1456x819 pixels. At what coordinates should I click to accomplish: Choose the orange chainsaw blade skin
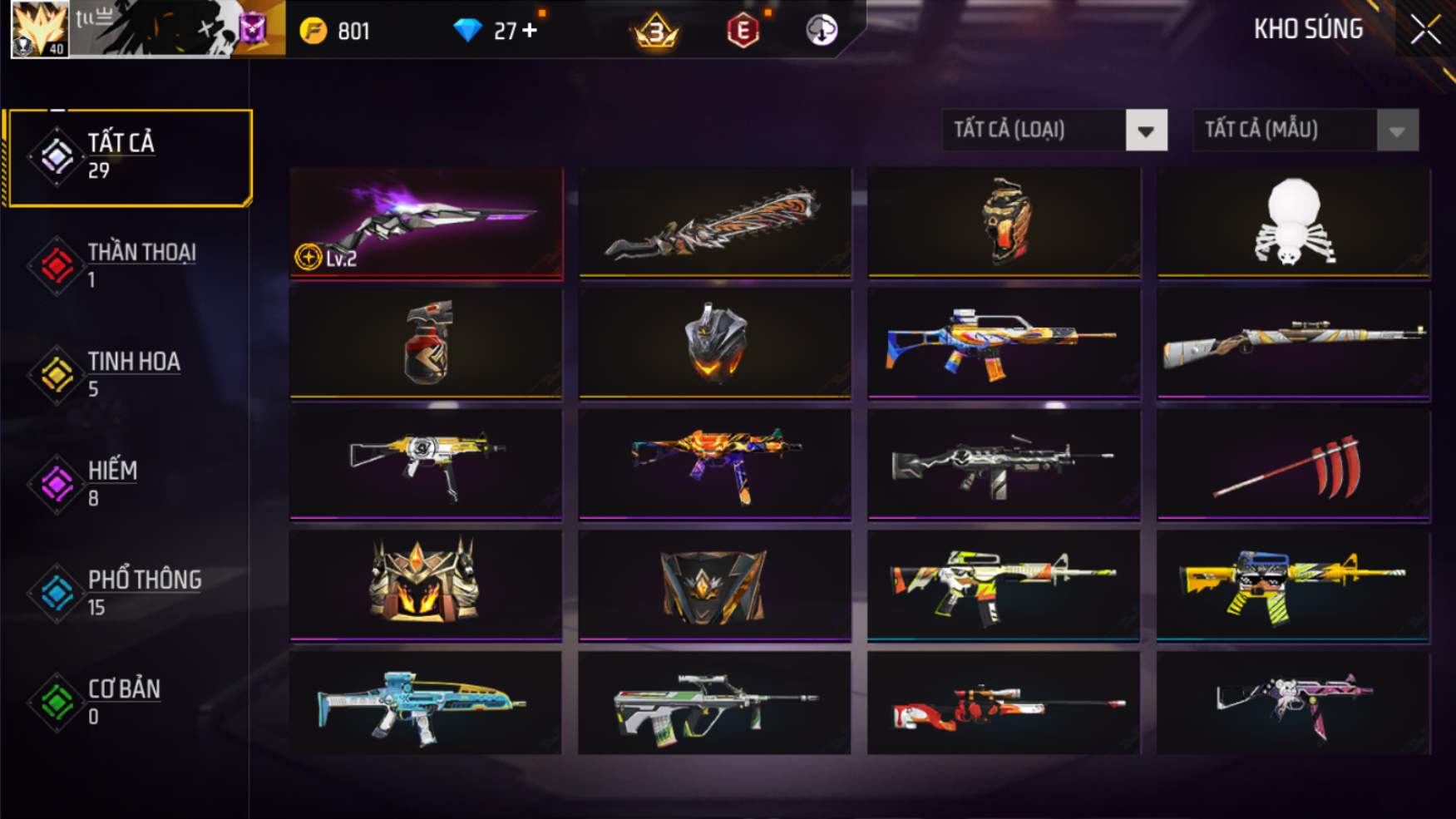[715, 221]
